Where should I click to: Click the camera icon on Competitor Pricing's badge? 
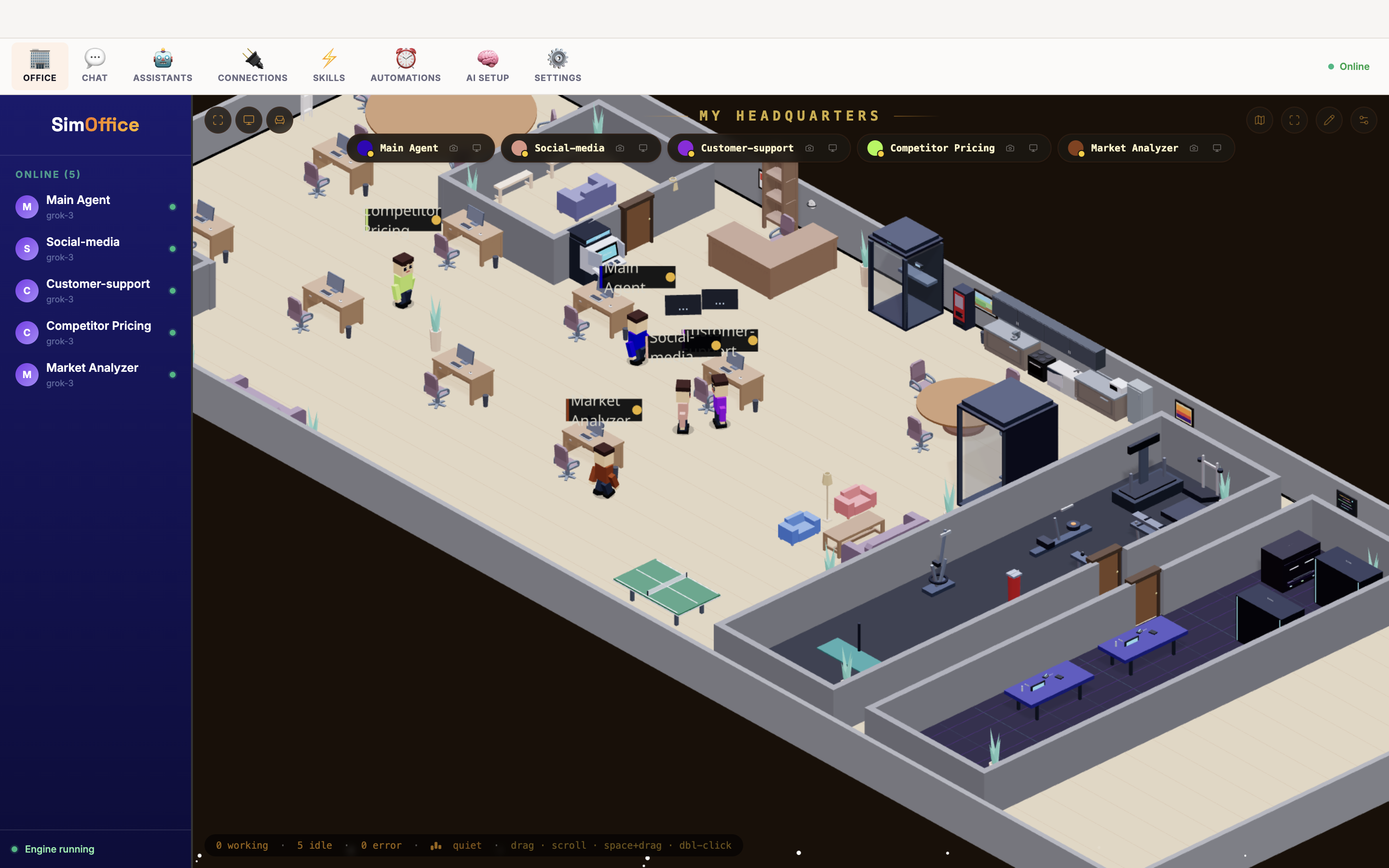coord(1009,148)
